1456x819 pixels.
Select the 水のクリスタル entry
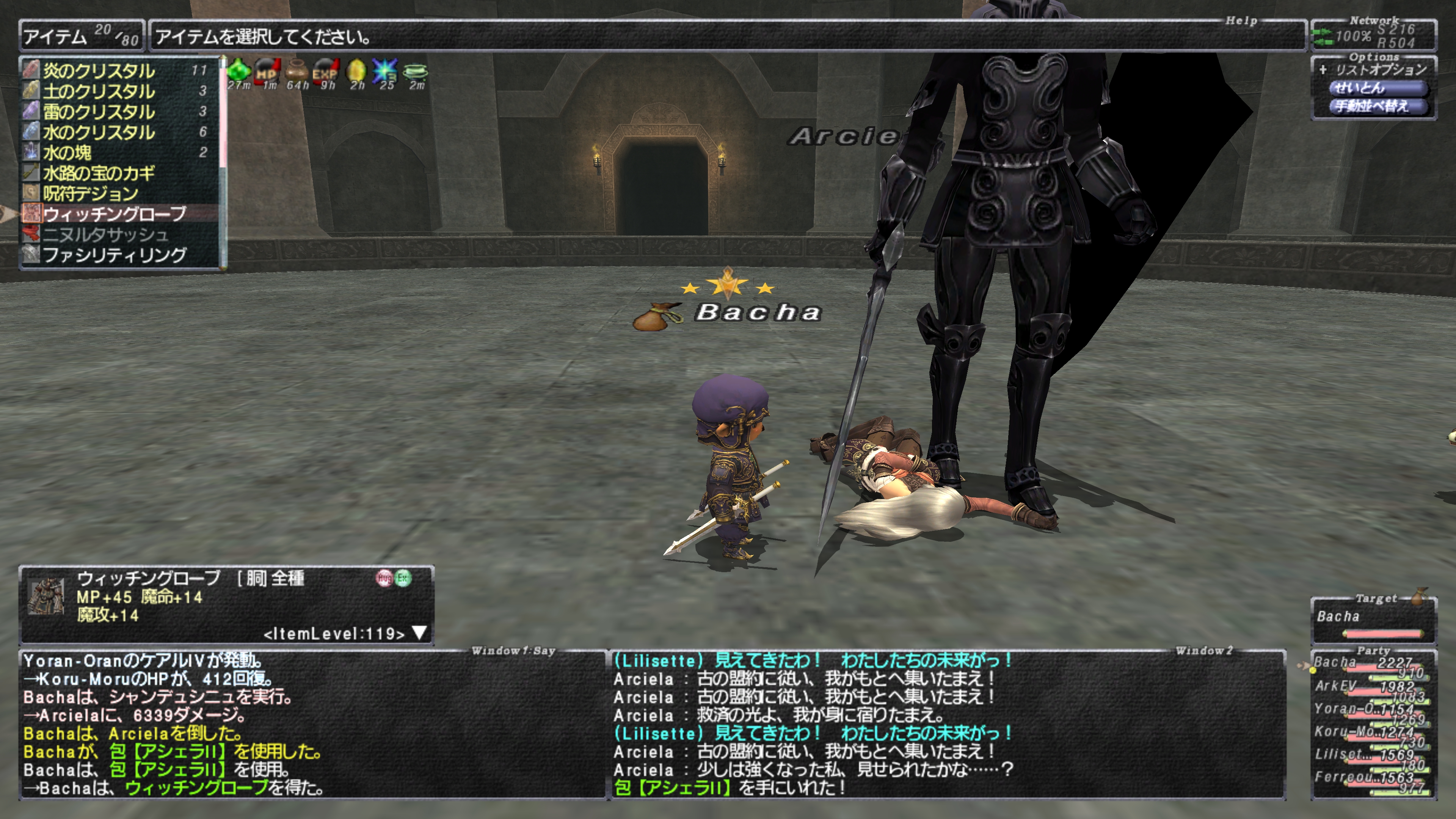99,132
